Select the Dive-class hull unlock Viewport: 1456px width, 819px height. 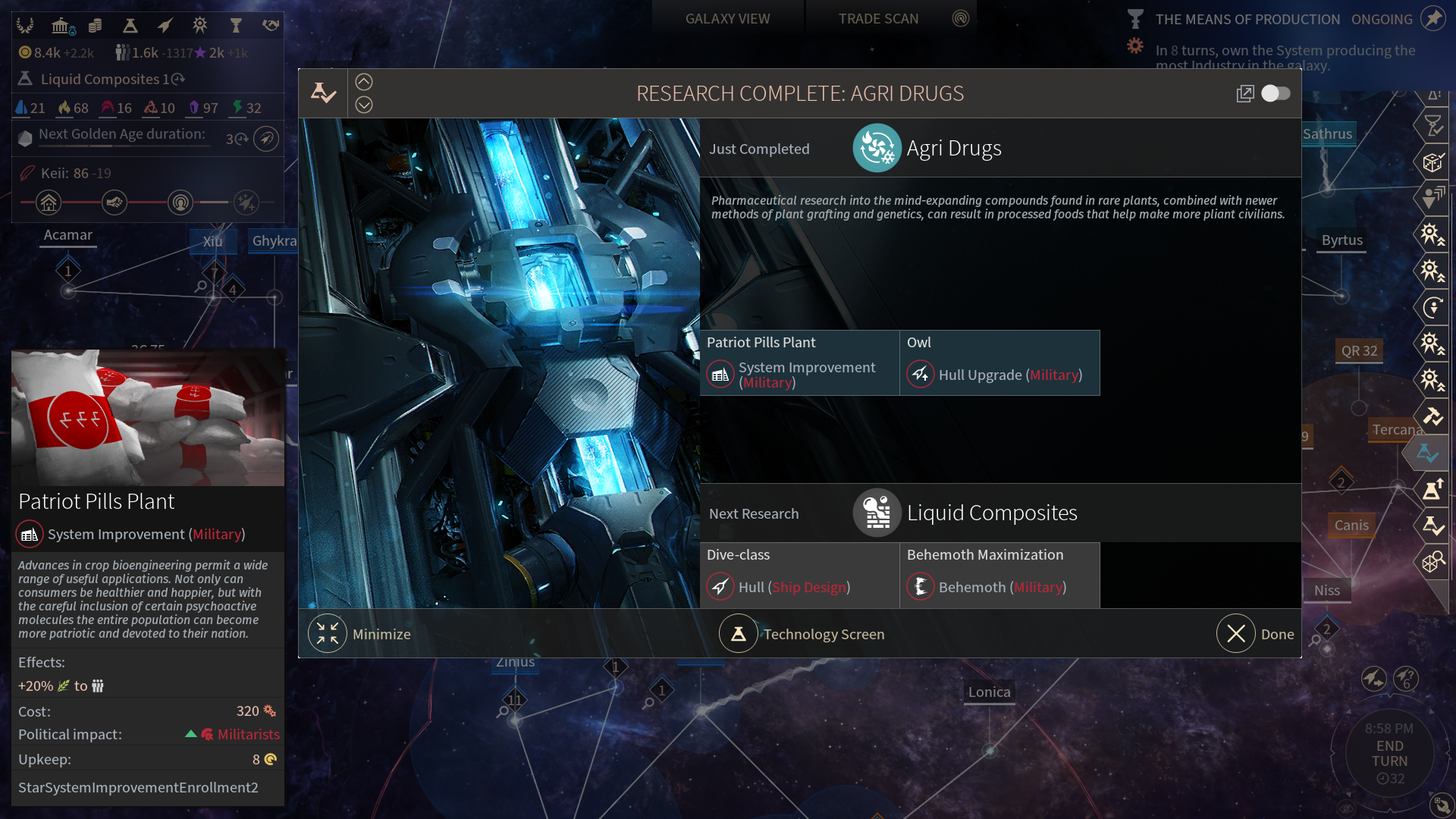(799, 575)
